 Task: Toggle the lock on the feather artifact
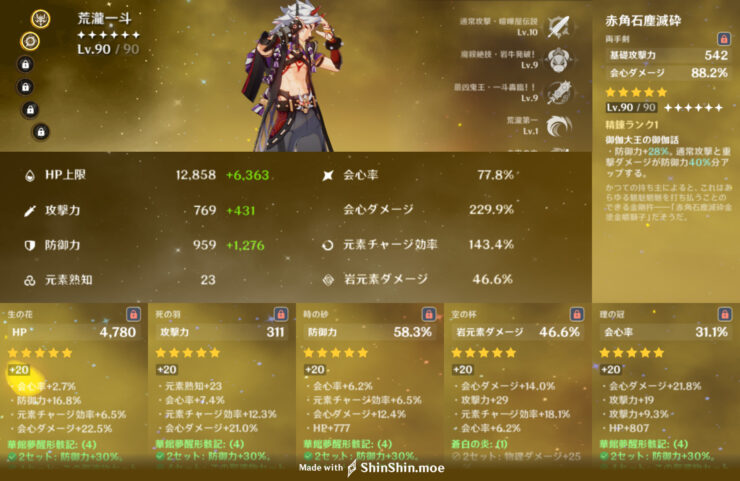pyautogui.click(x=280, y=314)
